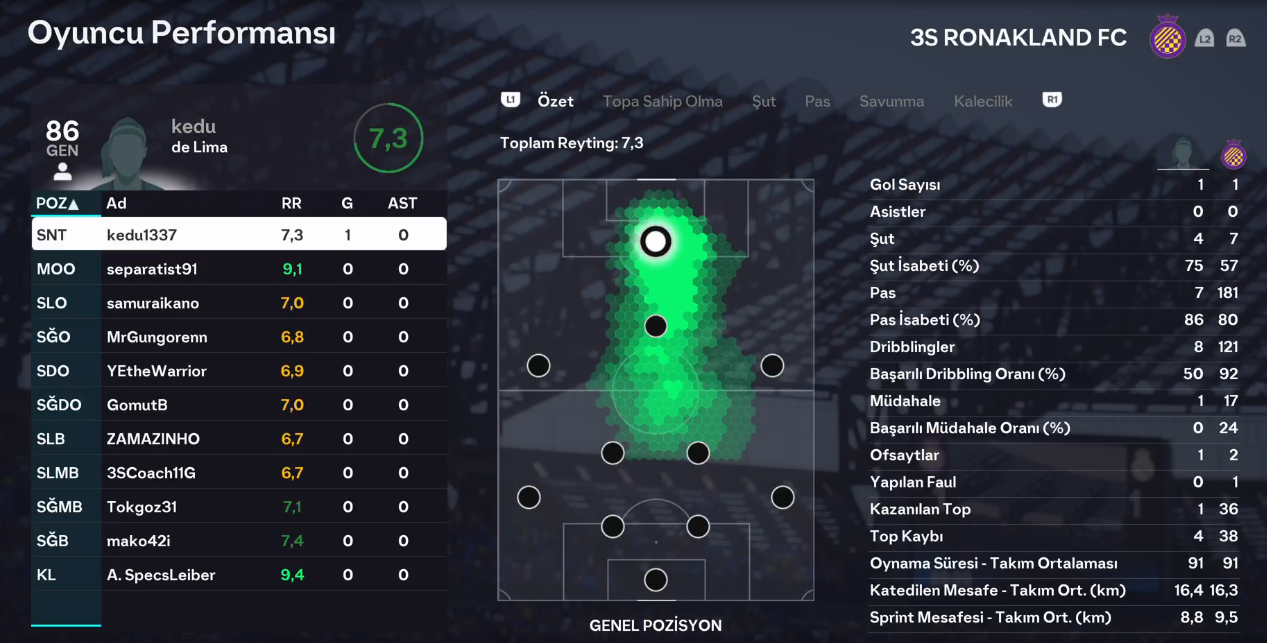Image resolution: width=1267 pixels, height=643 pixels.
Task: Sort the list by POZ column
Action: pyautogui.click(x=57, y=203)
